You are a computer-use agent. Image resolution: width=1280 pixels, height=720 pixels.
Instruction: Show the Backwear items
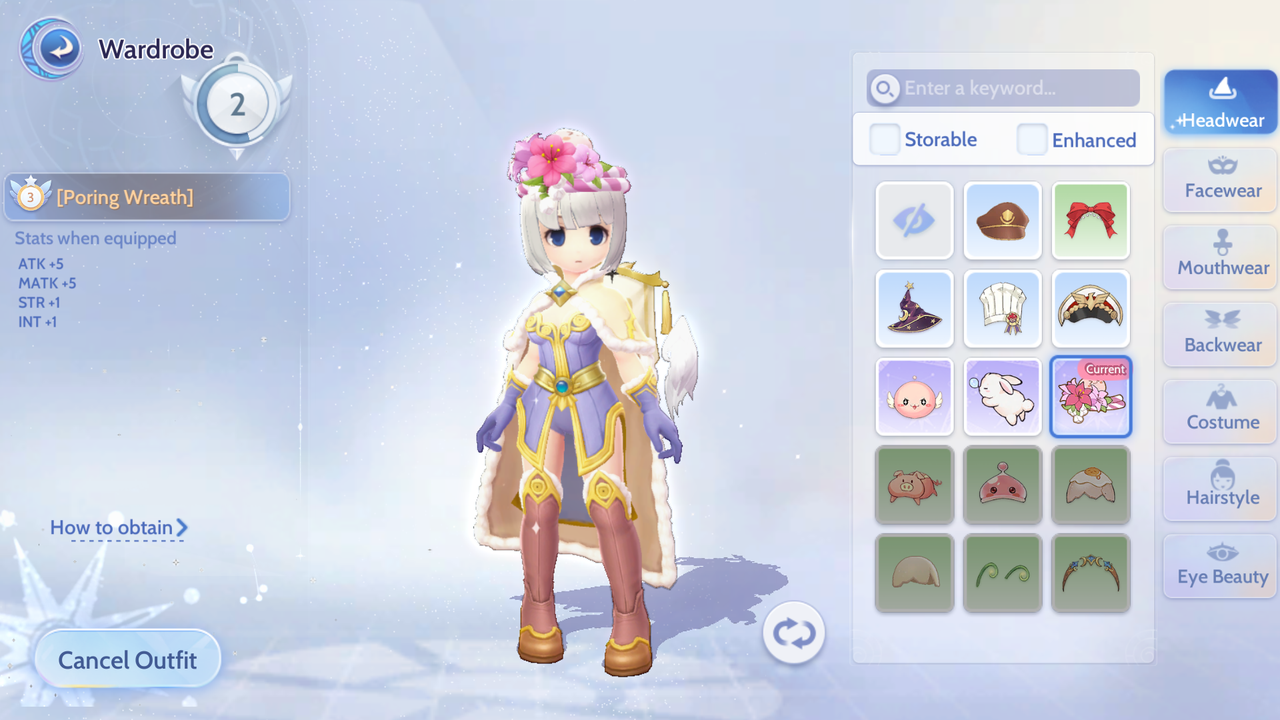tap(1220, 333)
